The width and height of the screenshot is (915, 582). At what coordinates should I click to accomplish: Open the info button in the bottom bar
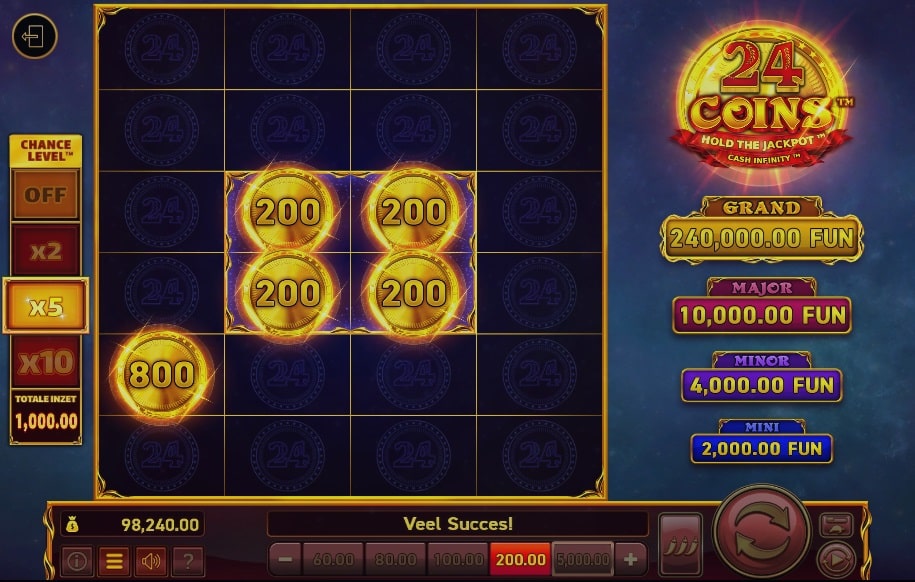pyautogui.click(x=76, y=560)
